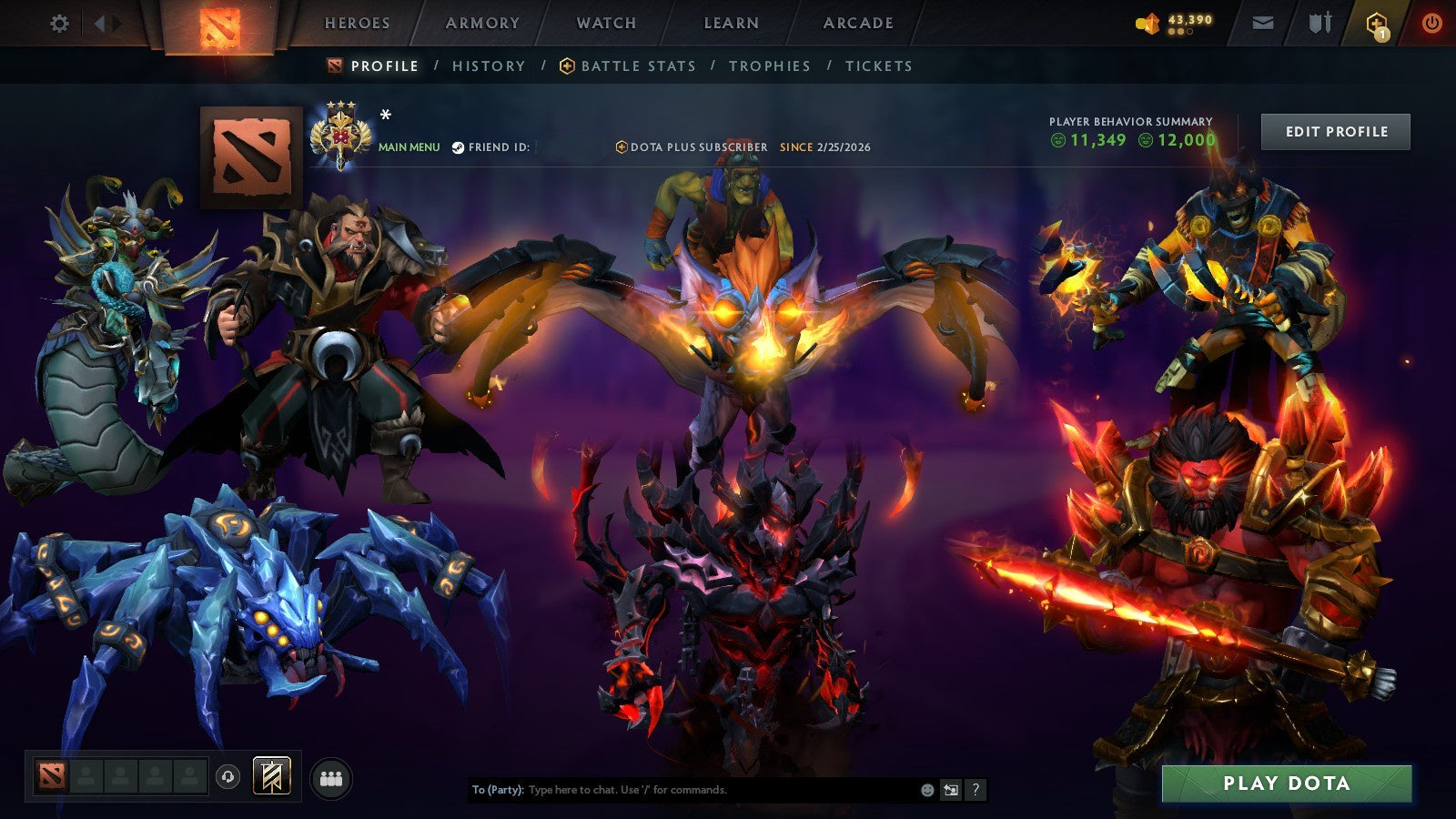
Task: Click the settings gear icon
Action: (x=59, y=23)
